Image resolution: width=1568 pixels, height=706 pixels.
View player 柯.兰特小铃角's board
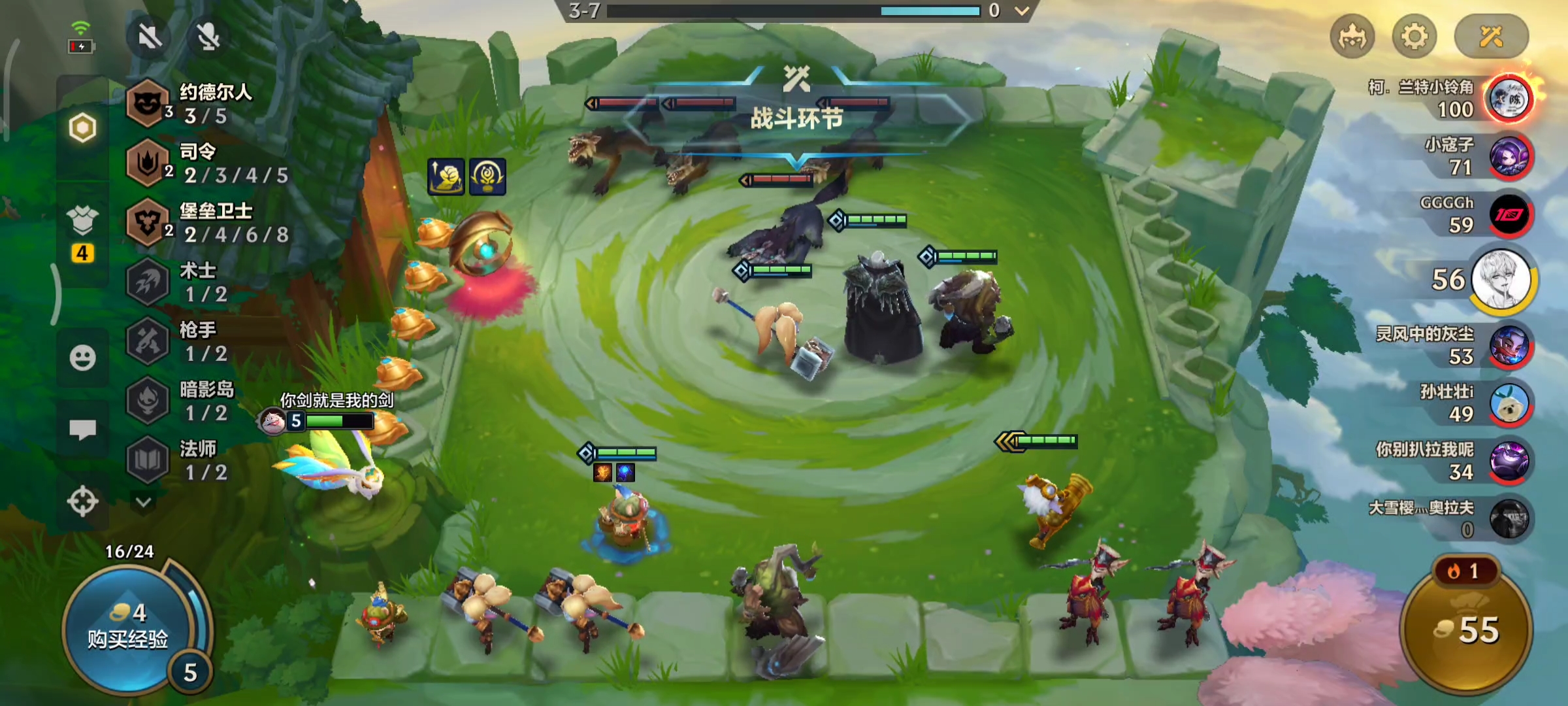coord(1508,99)
